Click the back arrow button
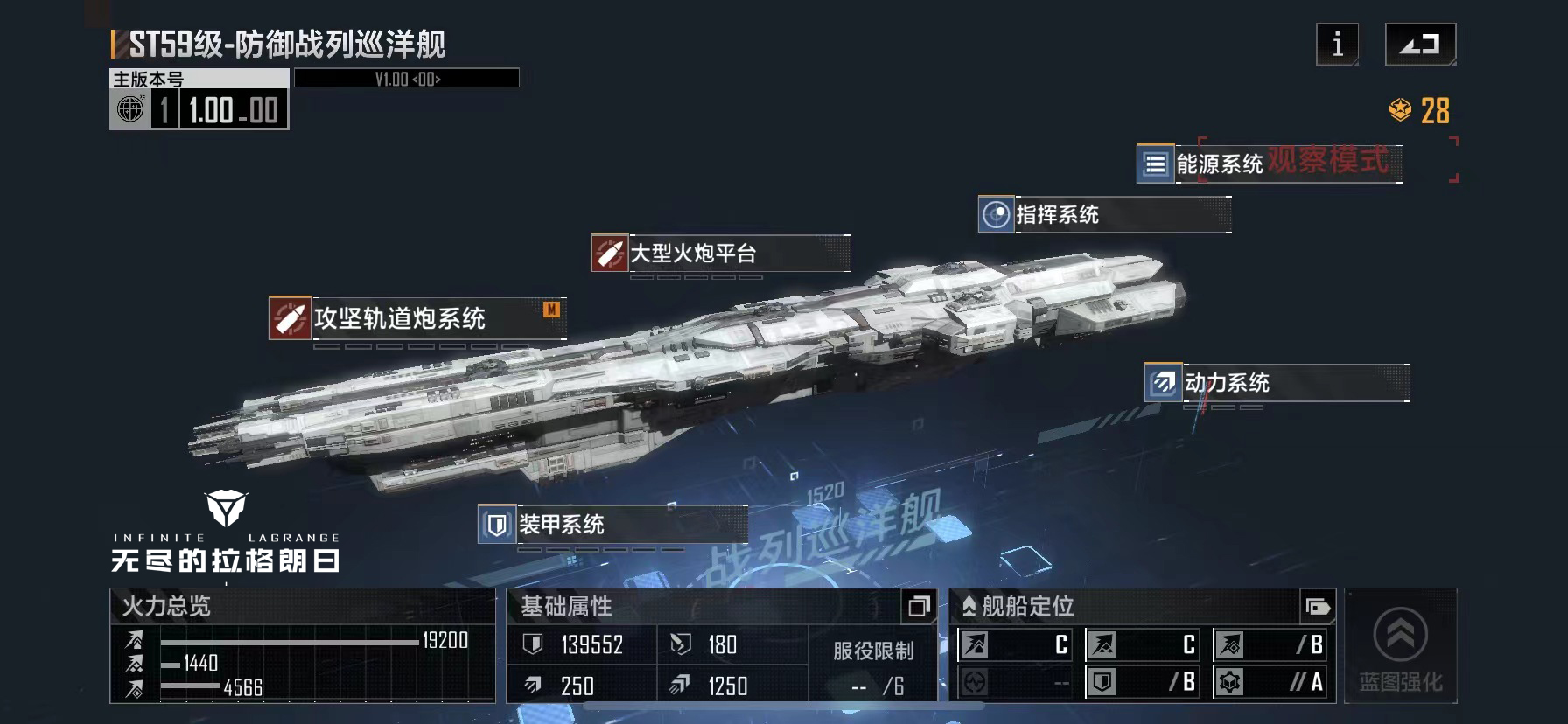Screen dimensions: 1568x724 pos(1420,44)
